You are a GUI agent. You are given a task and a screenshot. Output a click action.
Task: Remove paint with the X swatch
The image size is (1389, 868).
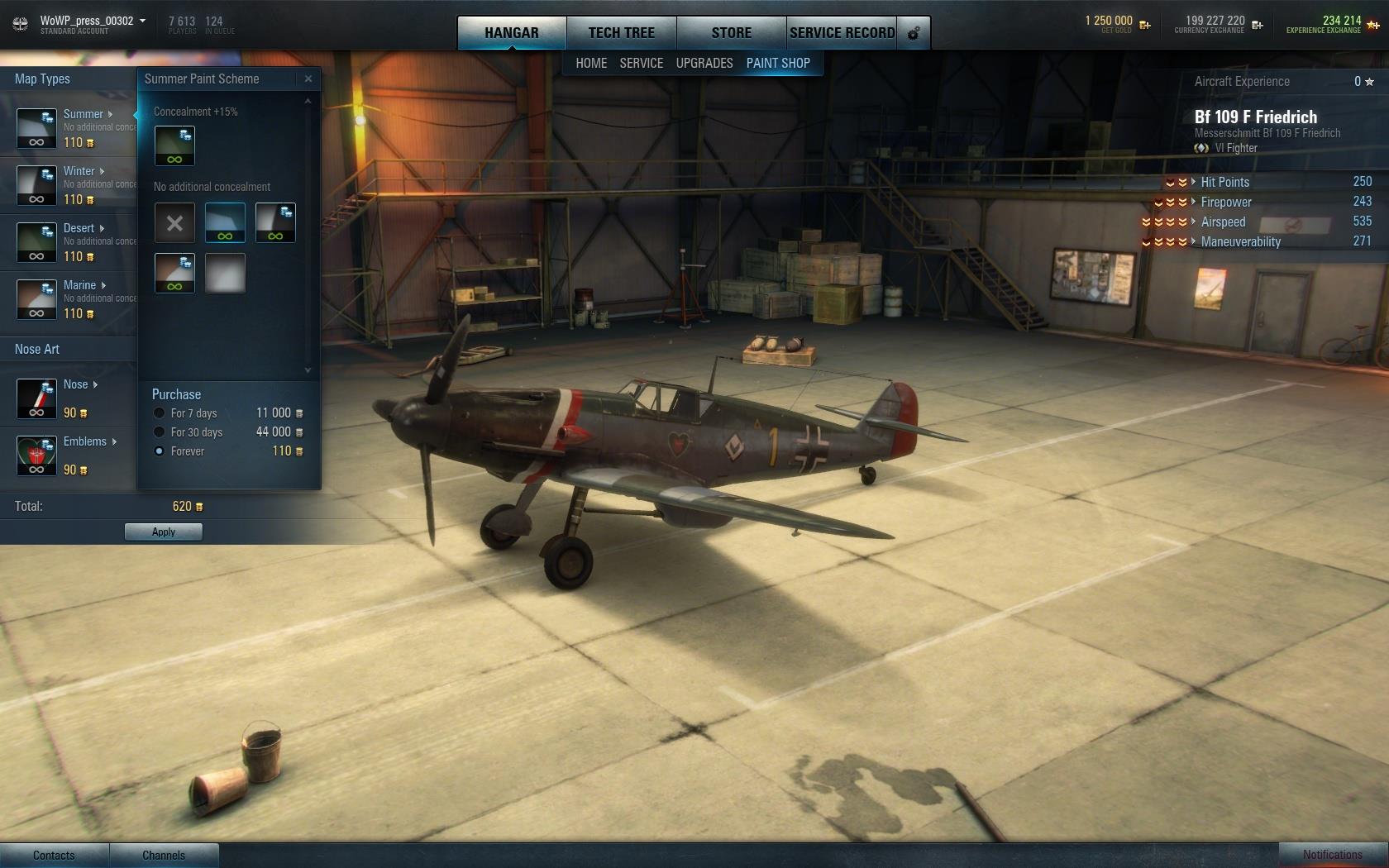click(174, 222)
